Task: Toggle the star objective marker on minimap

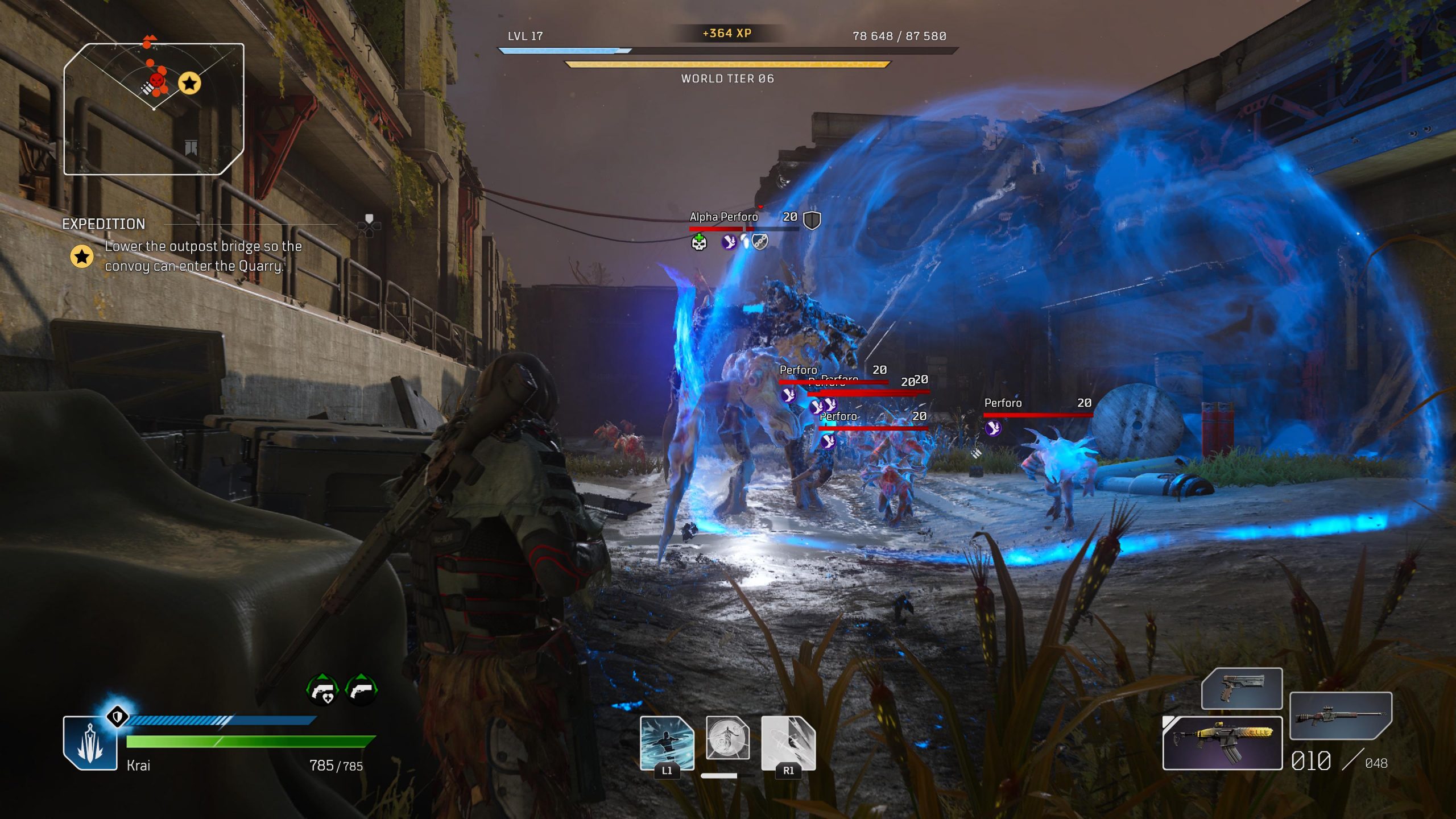Action: [190, 83]
